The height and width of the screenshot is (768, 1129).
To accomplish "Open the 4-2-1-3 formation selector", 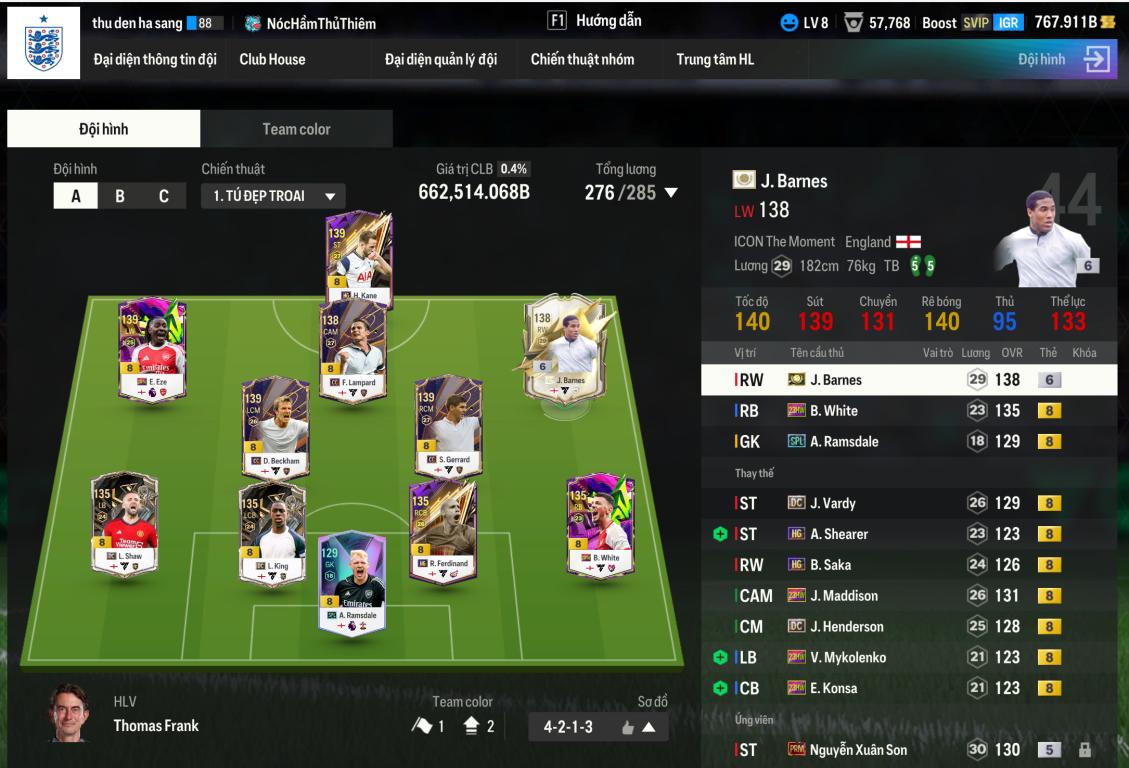I will (598, 727).
